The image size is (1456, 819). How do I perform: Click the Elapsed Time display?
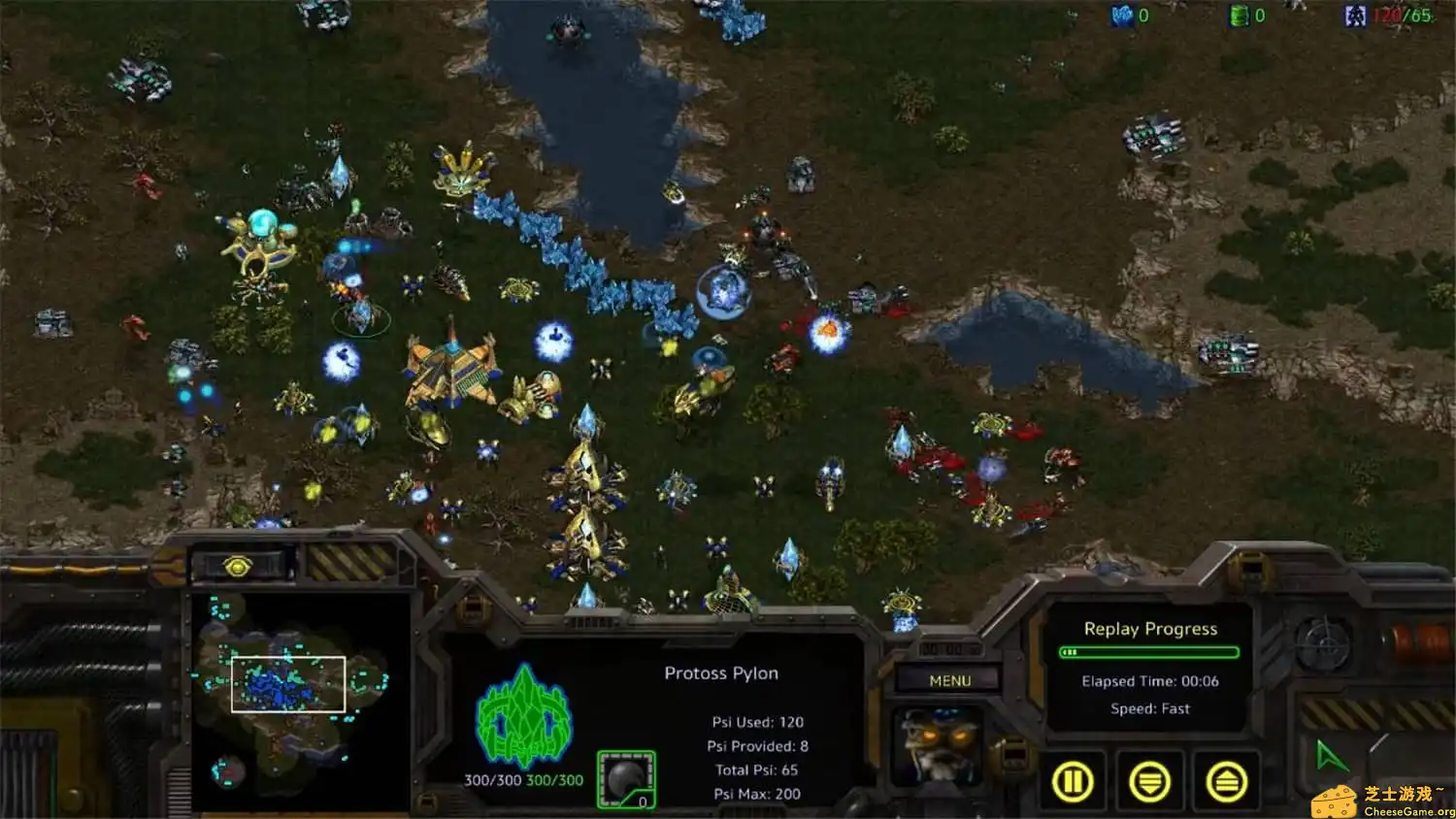pyautogui.click(x=1150, y=681)
